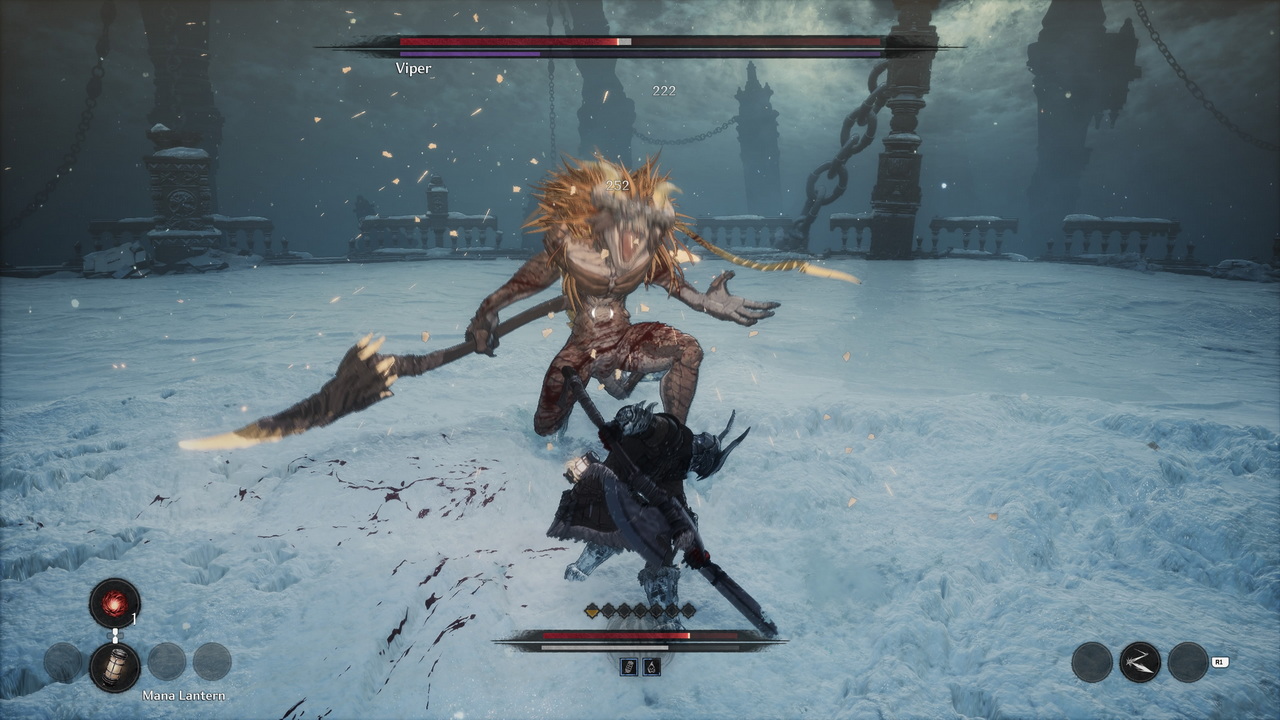Viewport: 1280px width, 720px height.
Task: Select the red swirling orb item slot
Action: point(114,603)
